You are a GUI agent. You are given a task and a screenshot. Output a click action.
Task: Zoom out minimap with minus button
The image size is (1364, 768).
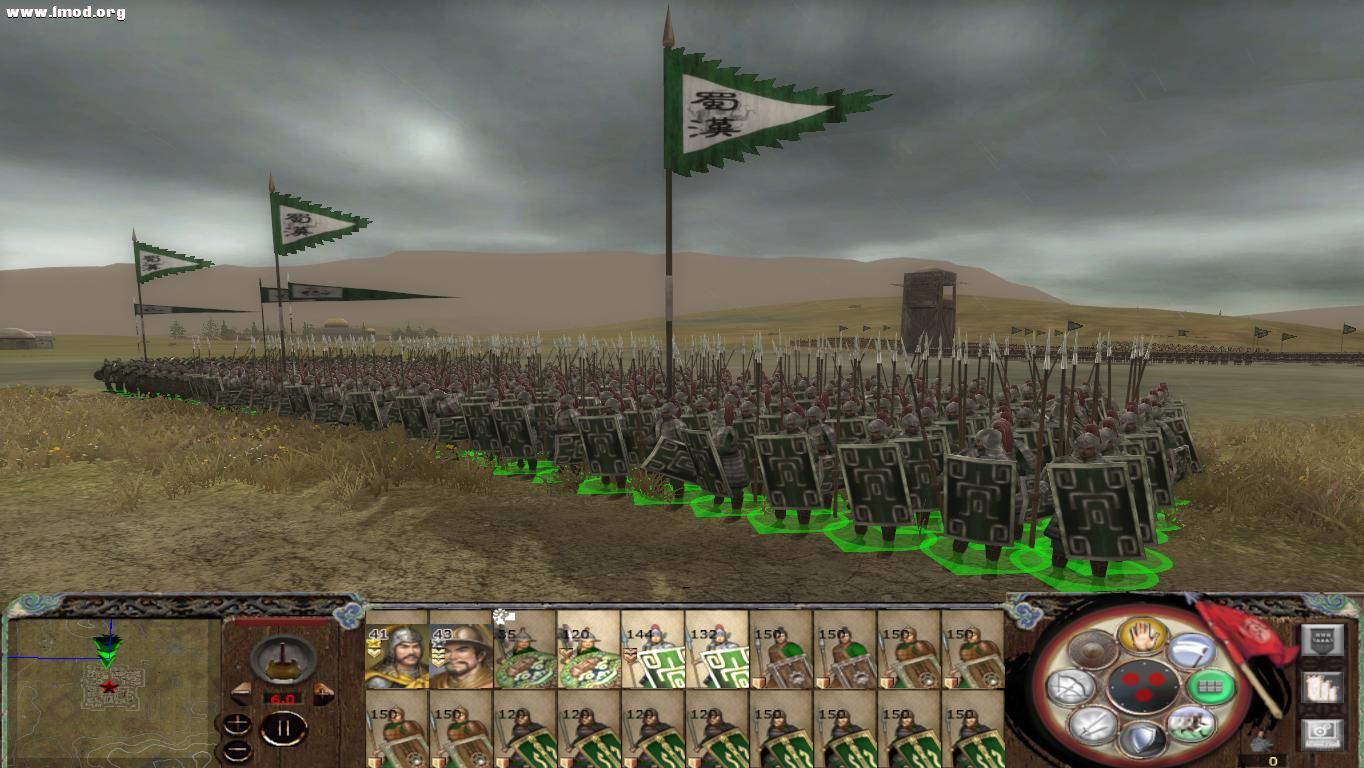click(x=236, y=750)
